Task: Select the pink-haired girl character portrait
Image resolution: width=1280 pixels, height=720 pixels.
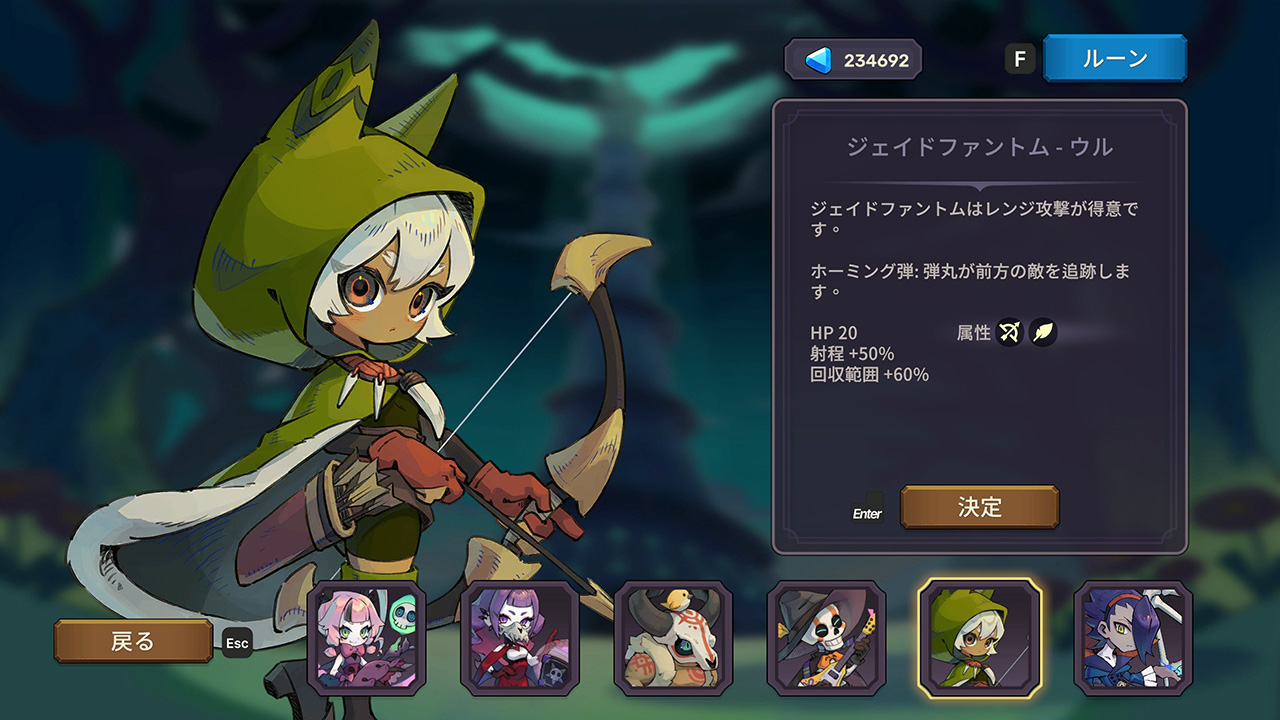Action: tap(366, 638)
